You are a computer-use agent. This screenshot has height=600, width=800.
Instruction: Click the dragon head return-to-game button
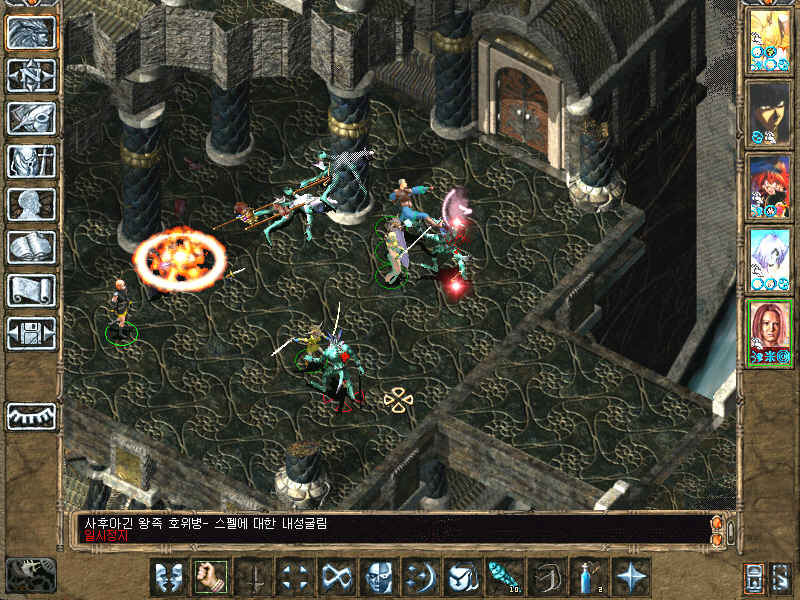[x=31, y=32]
